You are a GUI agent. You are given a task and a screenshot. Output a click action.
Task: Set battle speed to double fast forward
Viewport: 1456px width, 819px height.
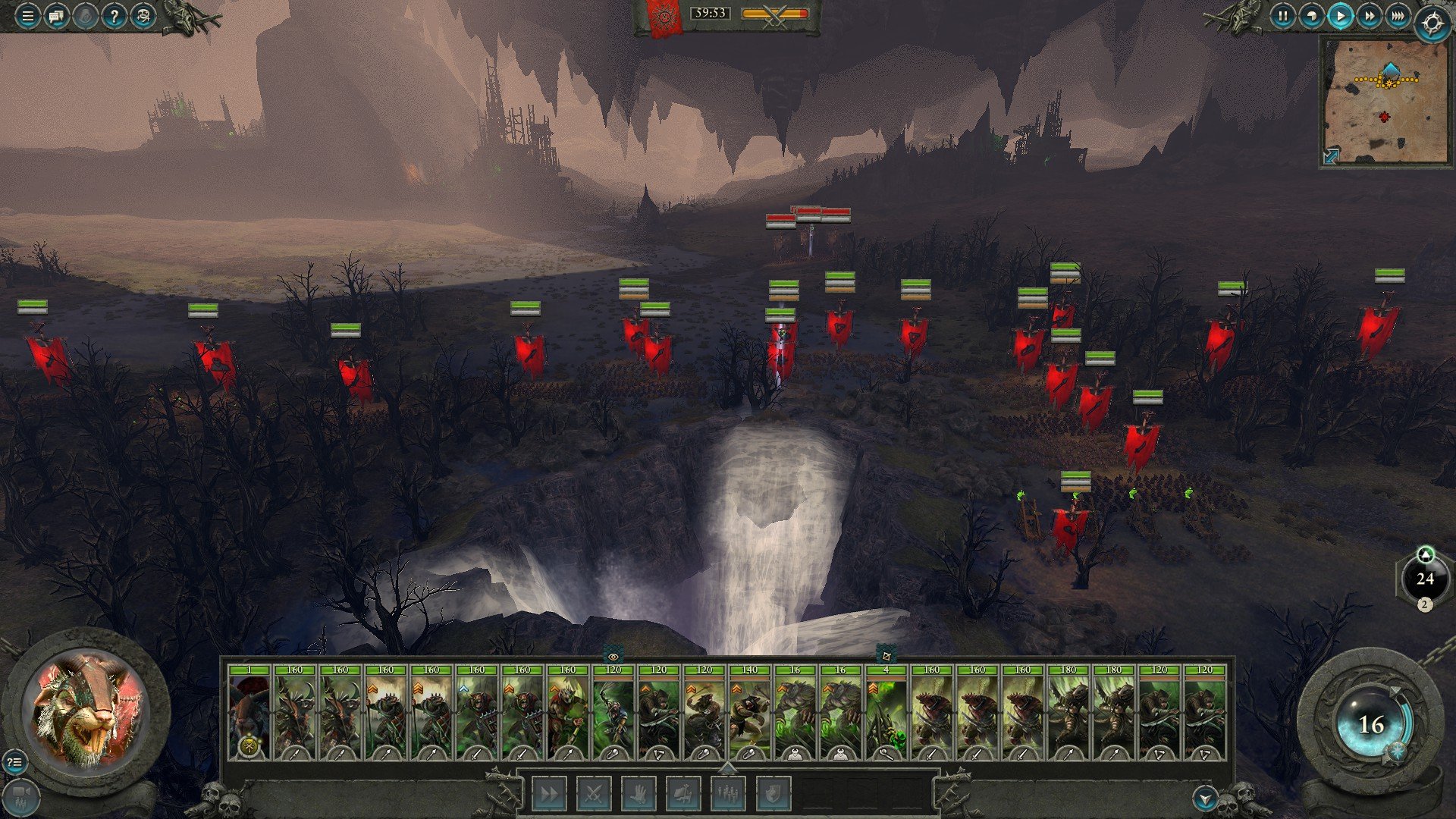(1369, 16)
